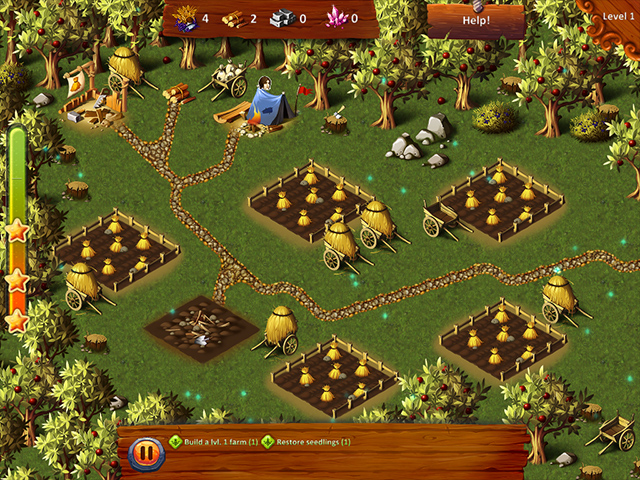Open the Help! sign
The width and height of the screenshot is (640, 480).
click(x=476, y=20)
